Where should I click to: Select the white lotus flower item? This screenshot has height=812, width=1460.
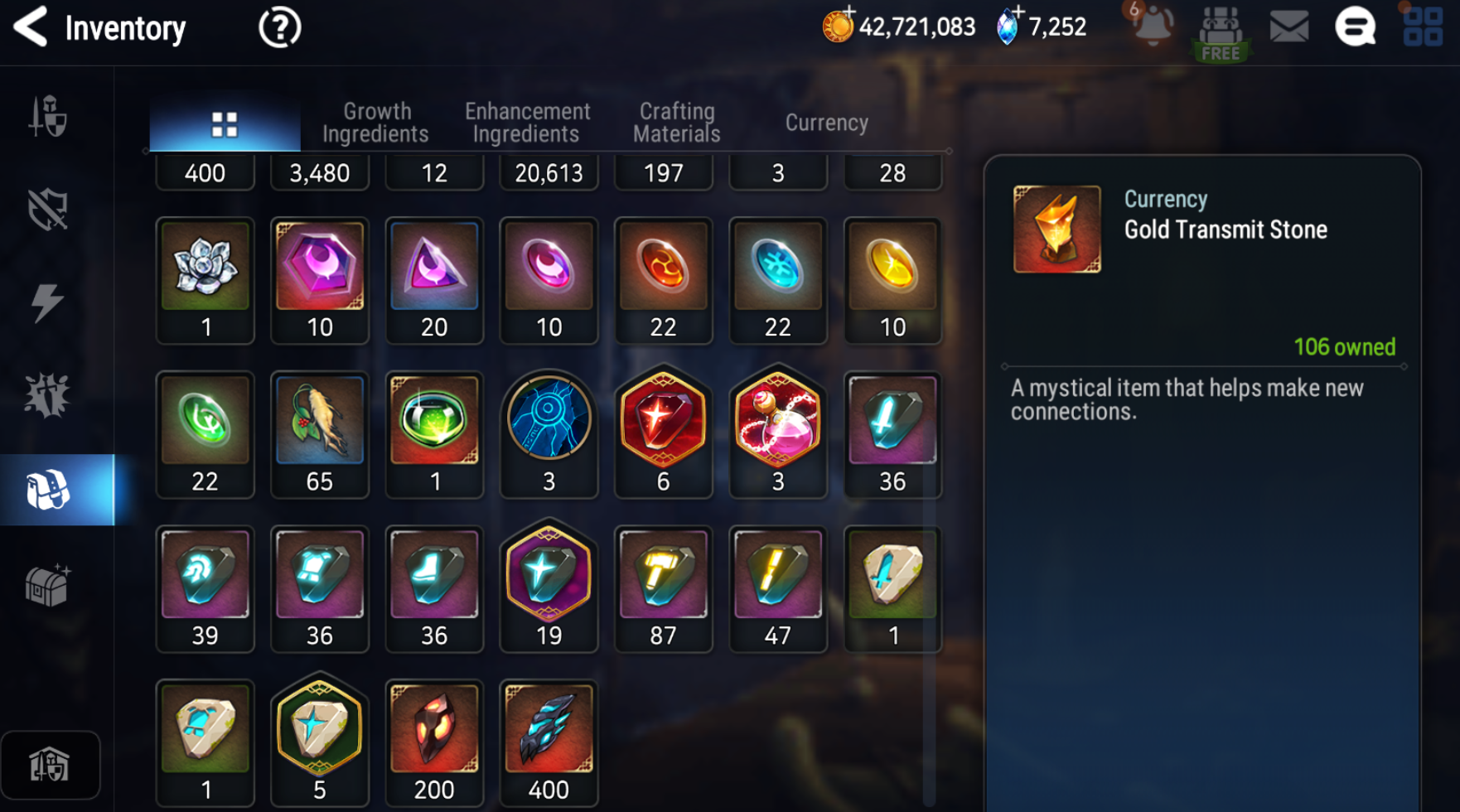pyautogui.click(x=205, y=268)
